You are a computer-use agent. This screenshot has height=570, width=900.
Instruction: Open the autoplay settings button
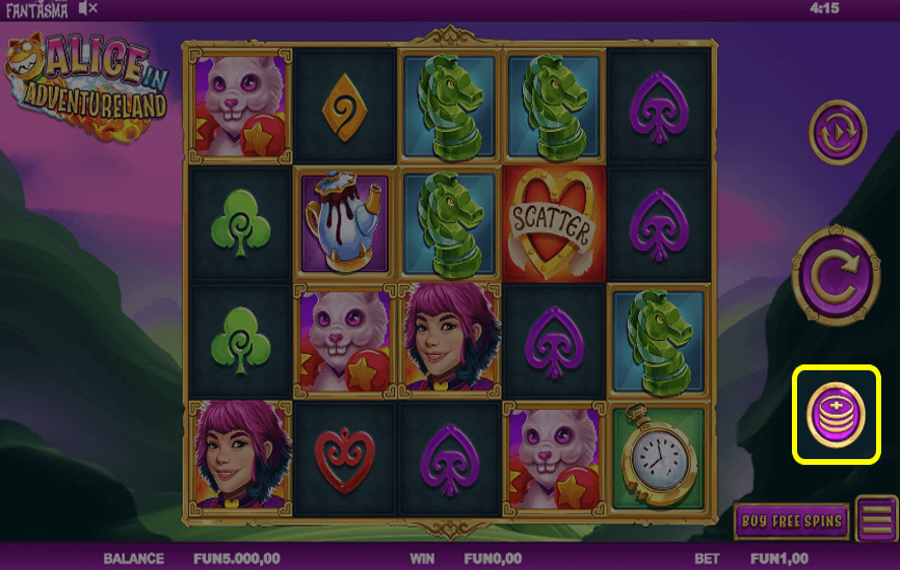click(837, 131)
